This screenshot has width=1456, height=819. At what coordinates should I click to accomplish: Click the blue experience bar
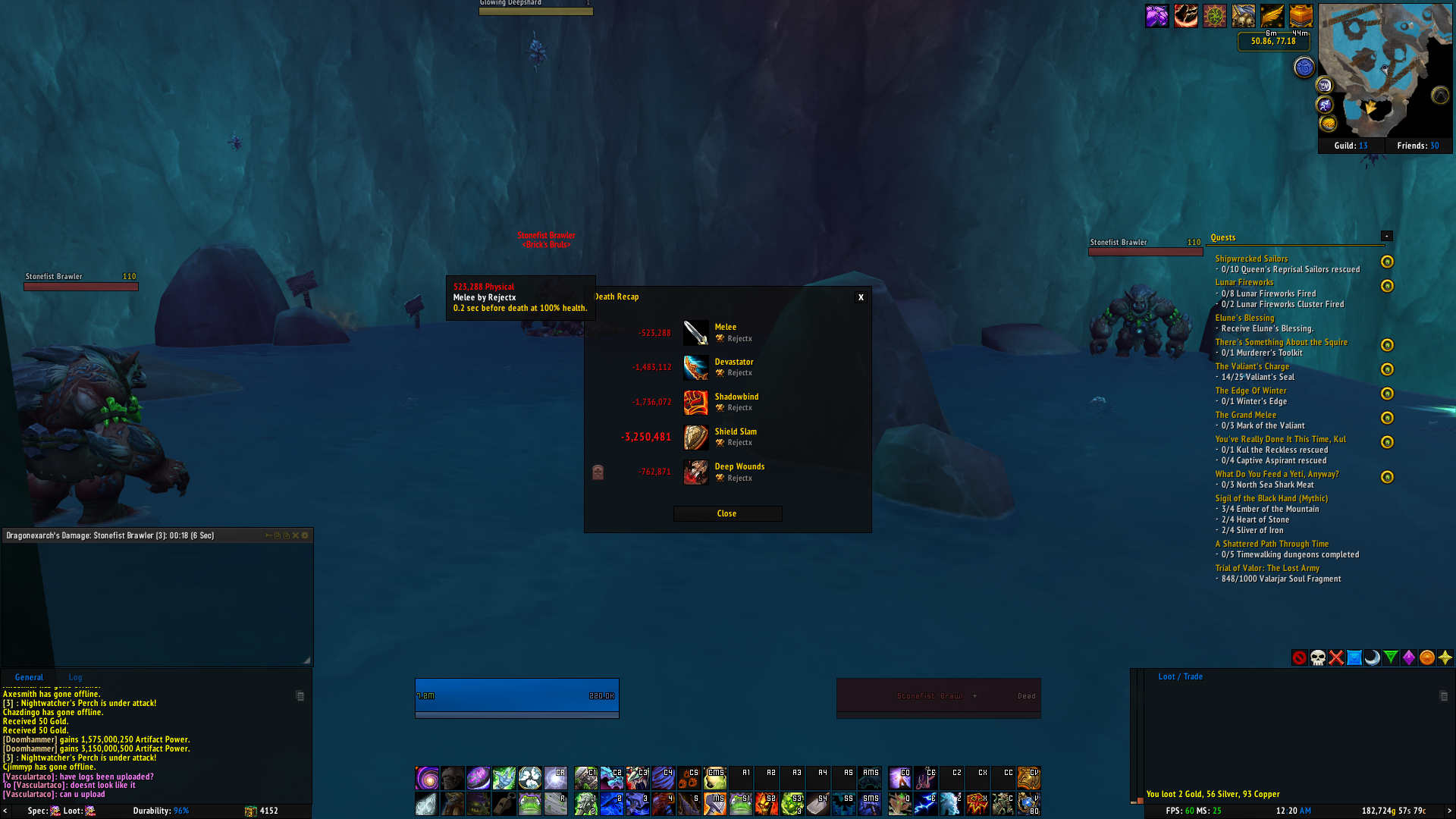(516, 693)
